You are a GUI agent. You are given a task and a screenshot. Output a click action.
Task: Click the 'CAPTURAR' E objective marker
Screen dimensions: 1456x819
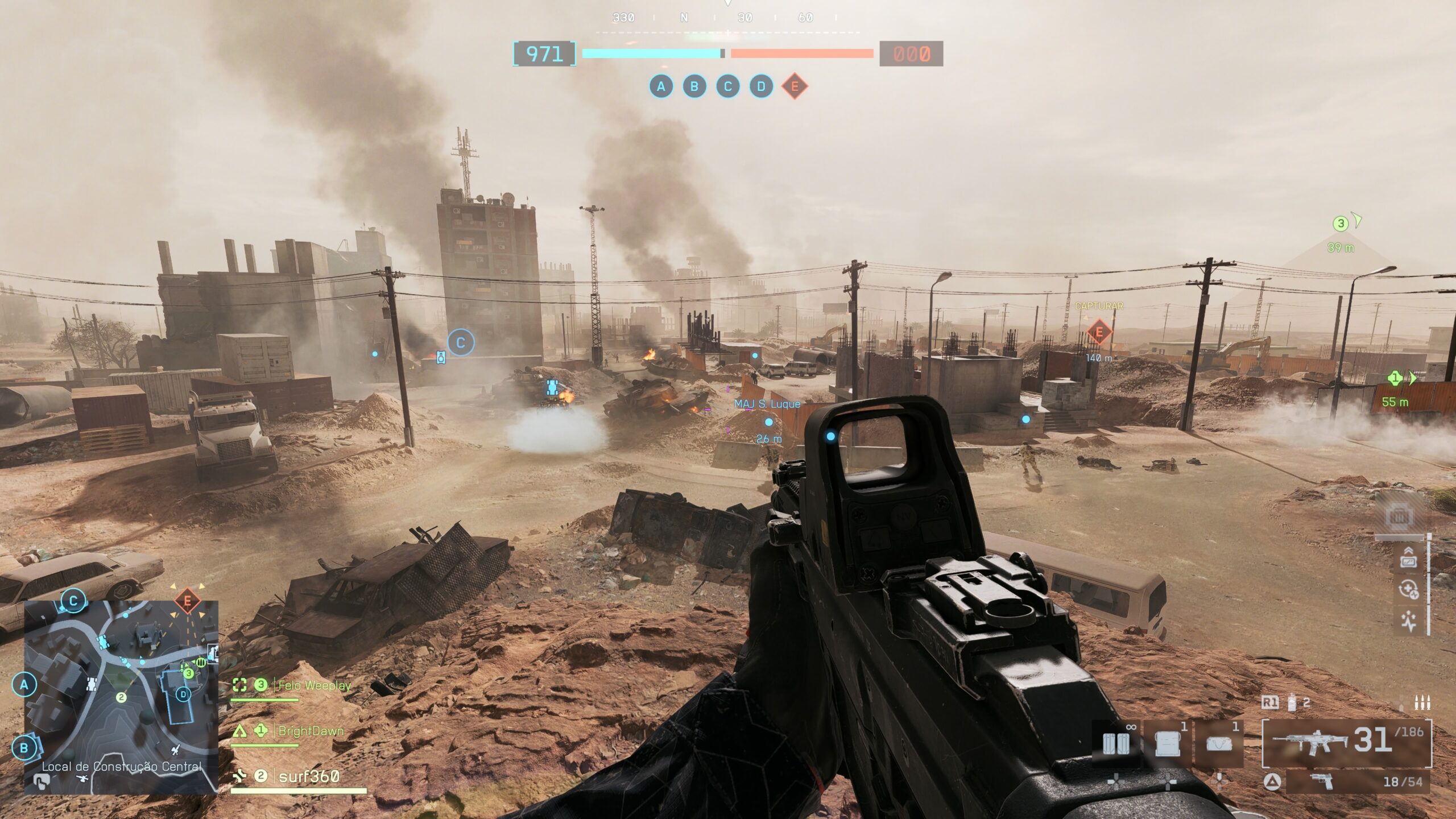click(x=1099, y=333)
